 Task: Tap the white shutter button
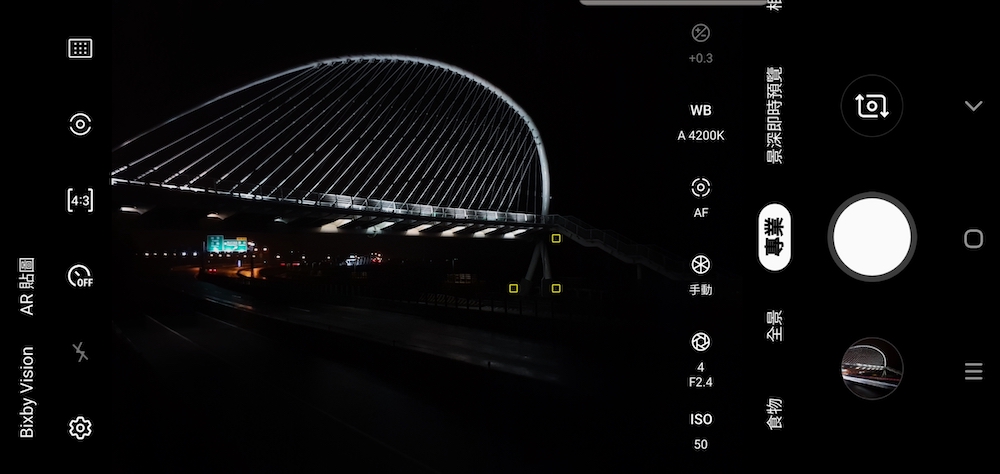871,238
